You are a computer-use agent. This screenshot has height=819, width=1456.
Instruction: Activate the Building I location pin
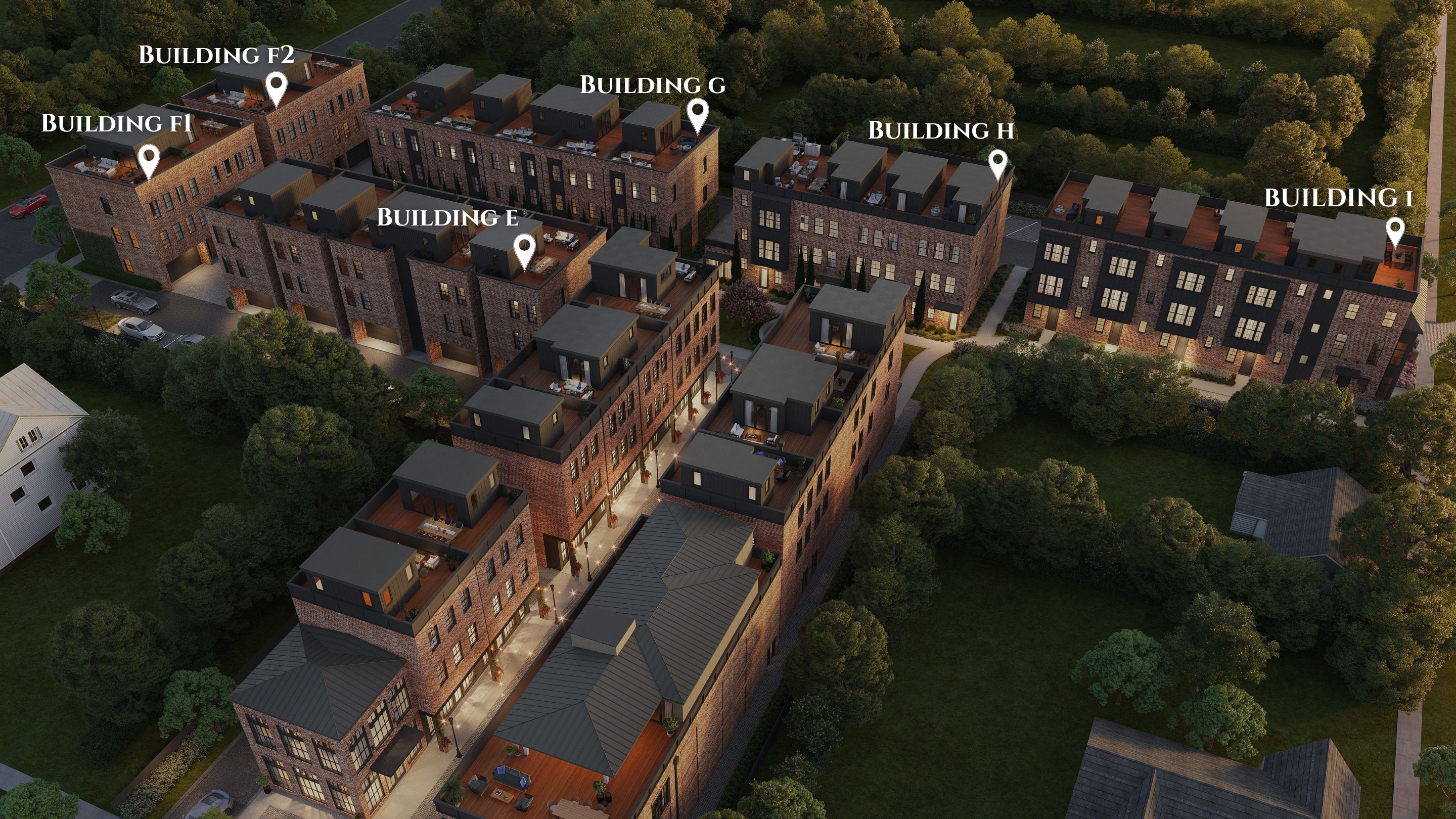[1395, 231]
